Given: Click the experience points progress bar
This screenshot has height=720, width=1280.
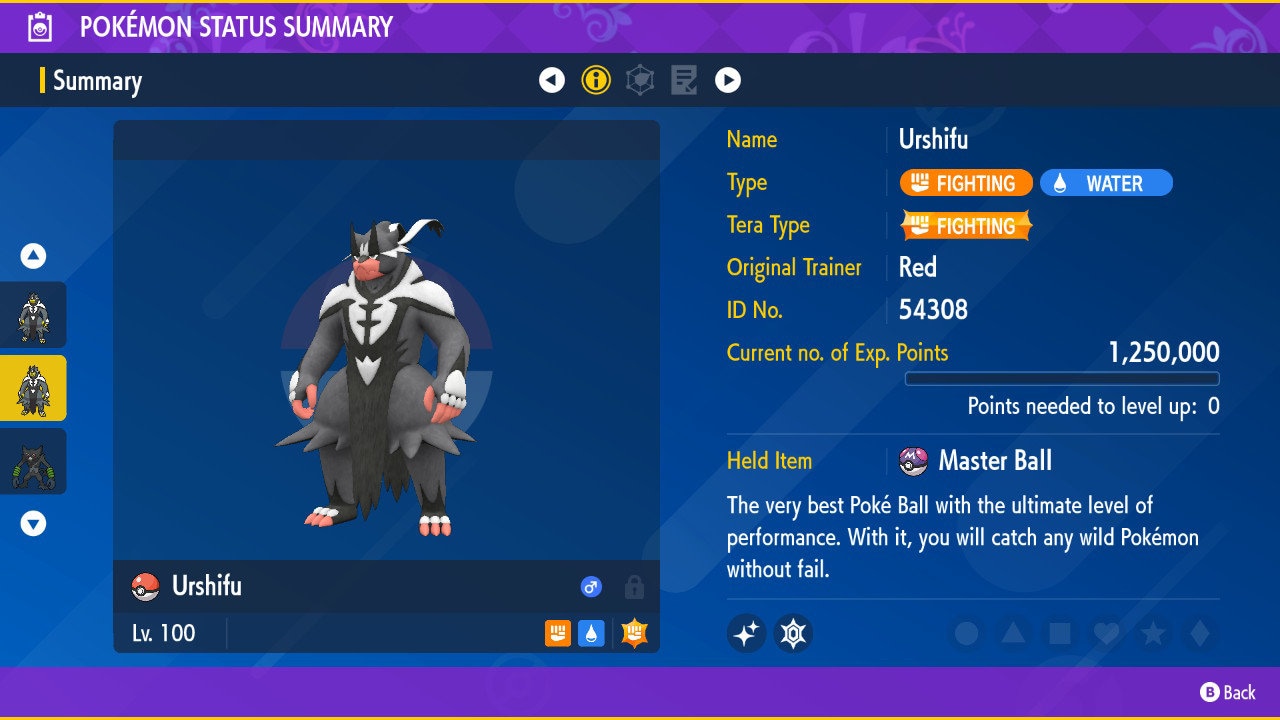Looking at the screenshot, I should click(x=1063, y=379).
